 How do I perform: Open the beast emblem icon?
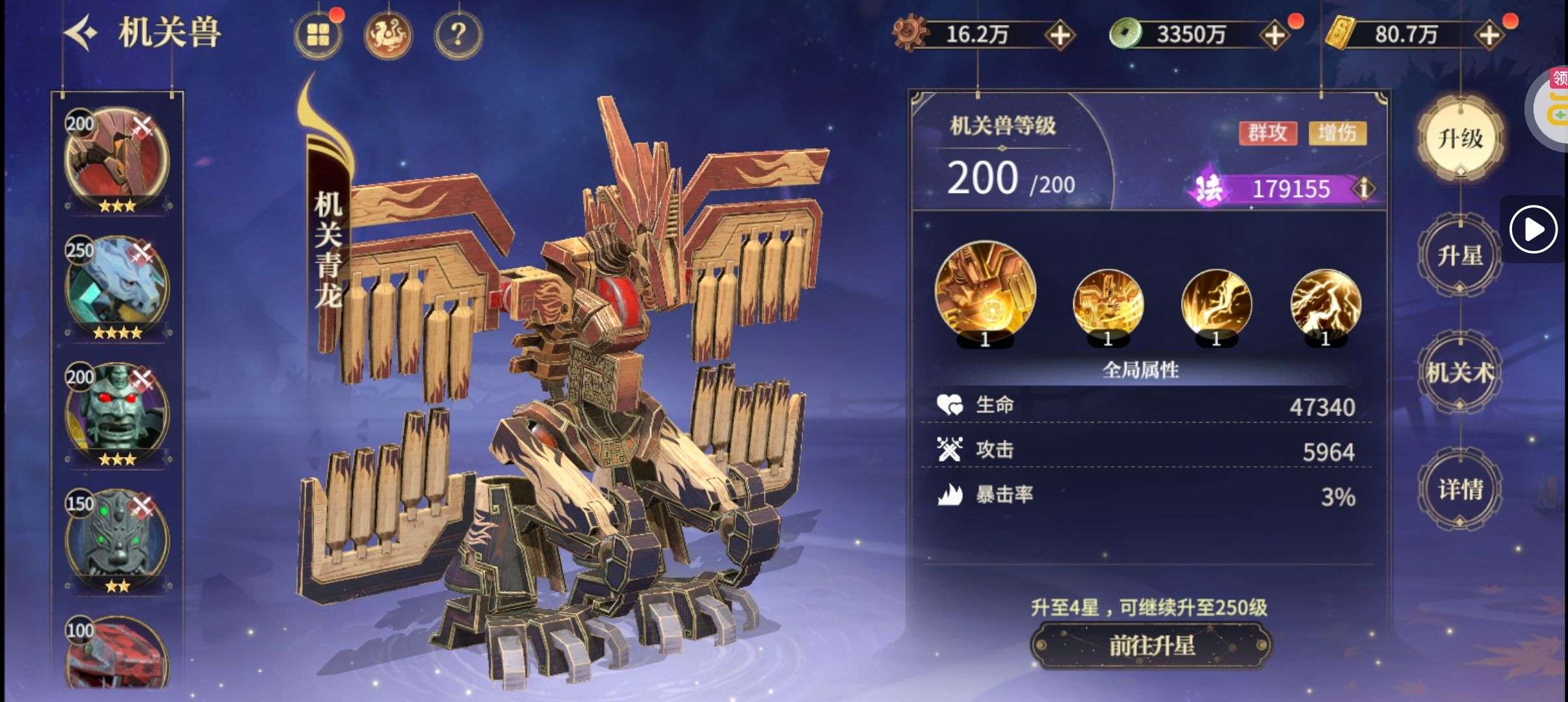[388, 34]
